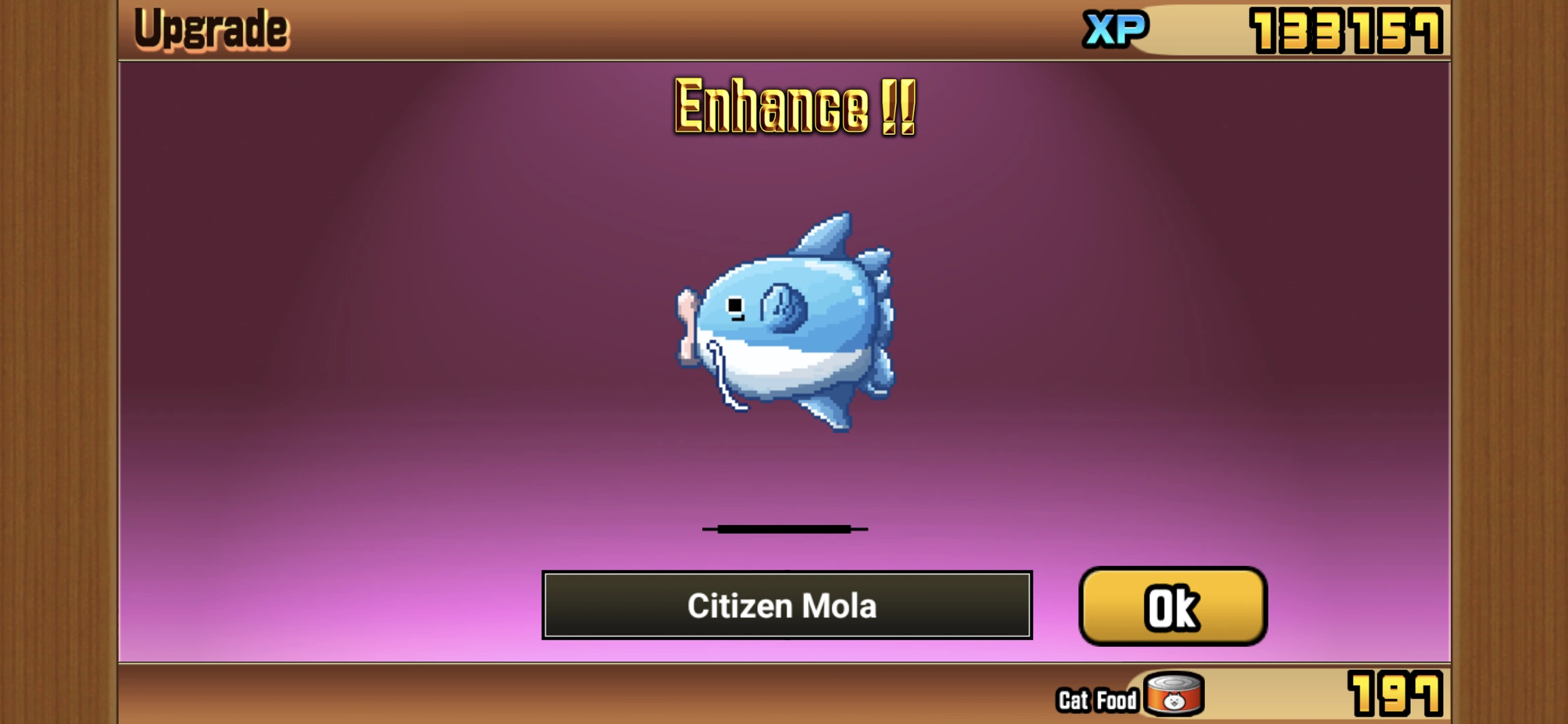Click the Enhance !! golden banner

tap(794, 107)
